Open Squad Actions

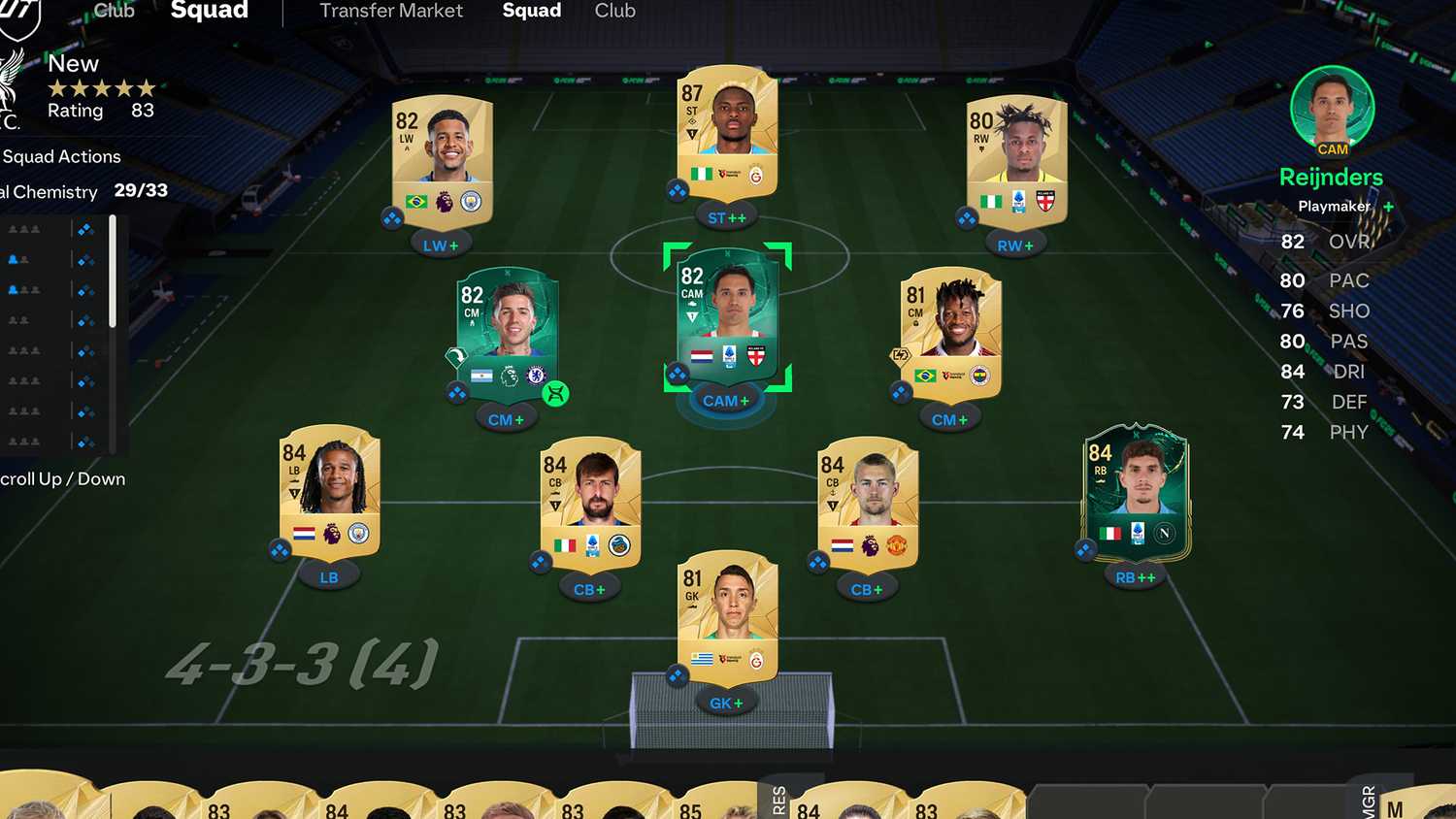pyautogui.click(x=60, y=156)
